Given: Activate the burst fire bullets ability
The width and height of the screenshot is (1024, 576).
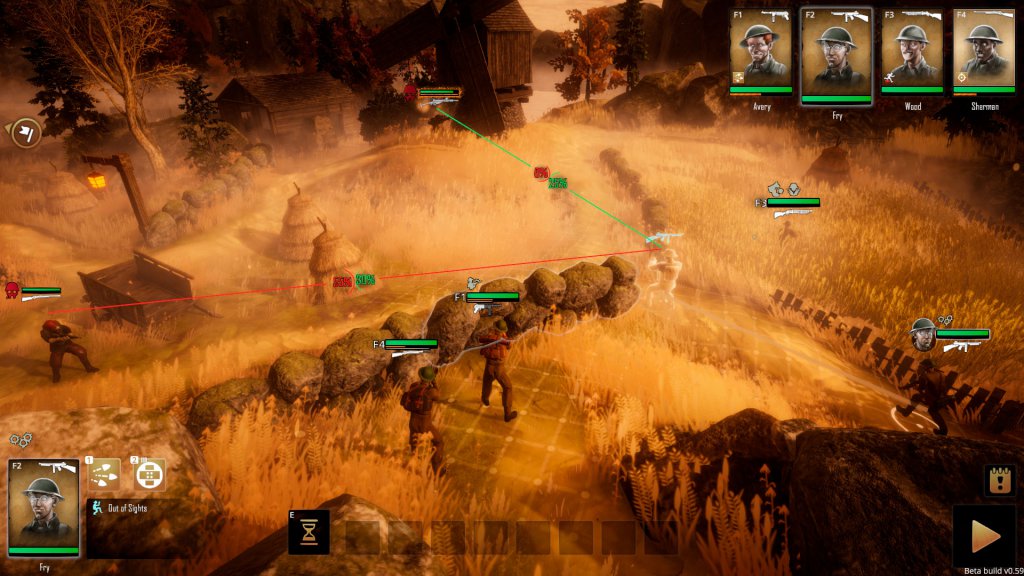Looking at the screenshot, I should tap(104, 475).
